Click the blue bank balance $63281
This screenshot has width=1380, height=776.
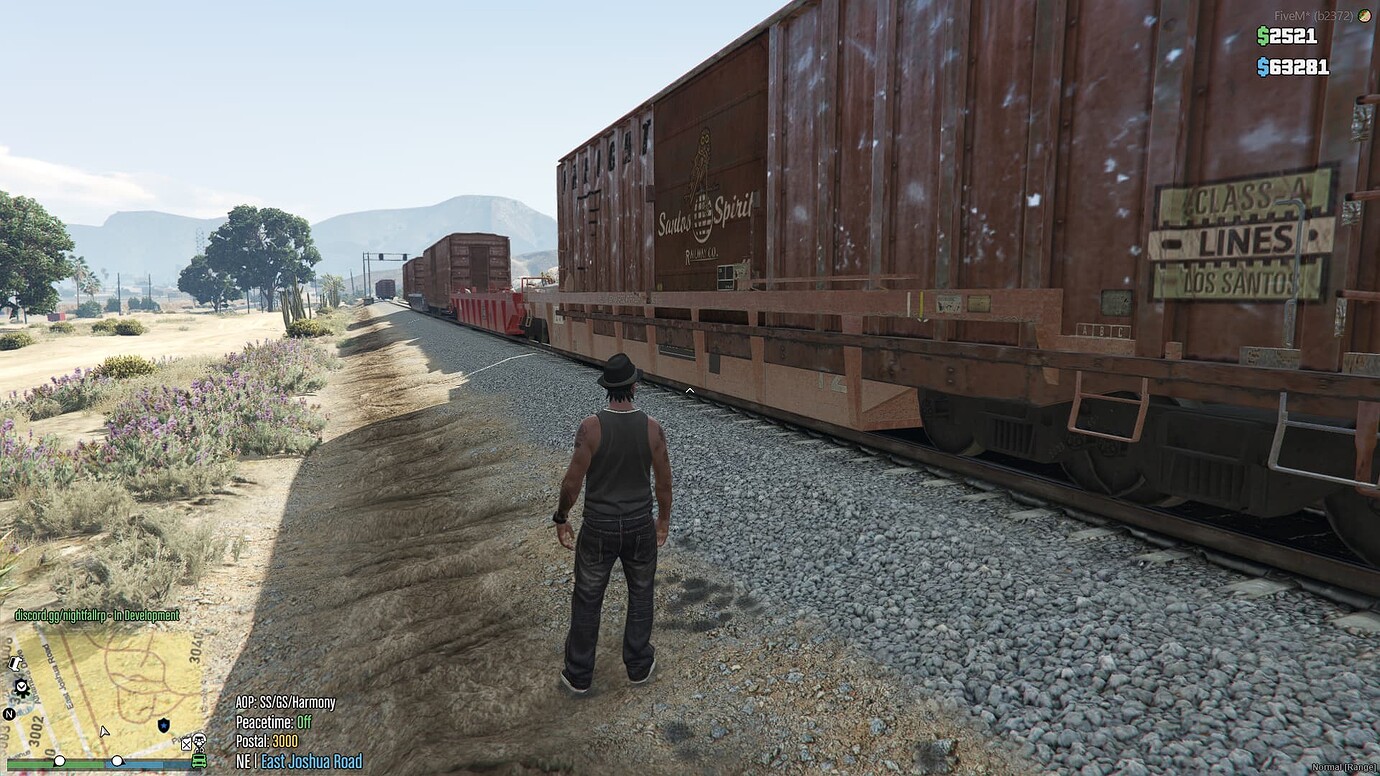tap(1293, 67)
